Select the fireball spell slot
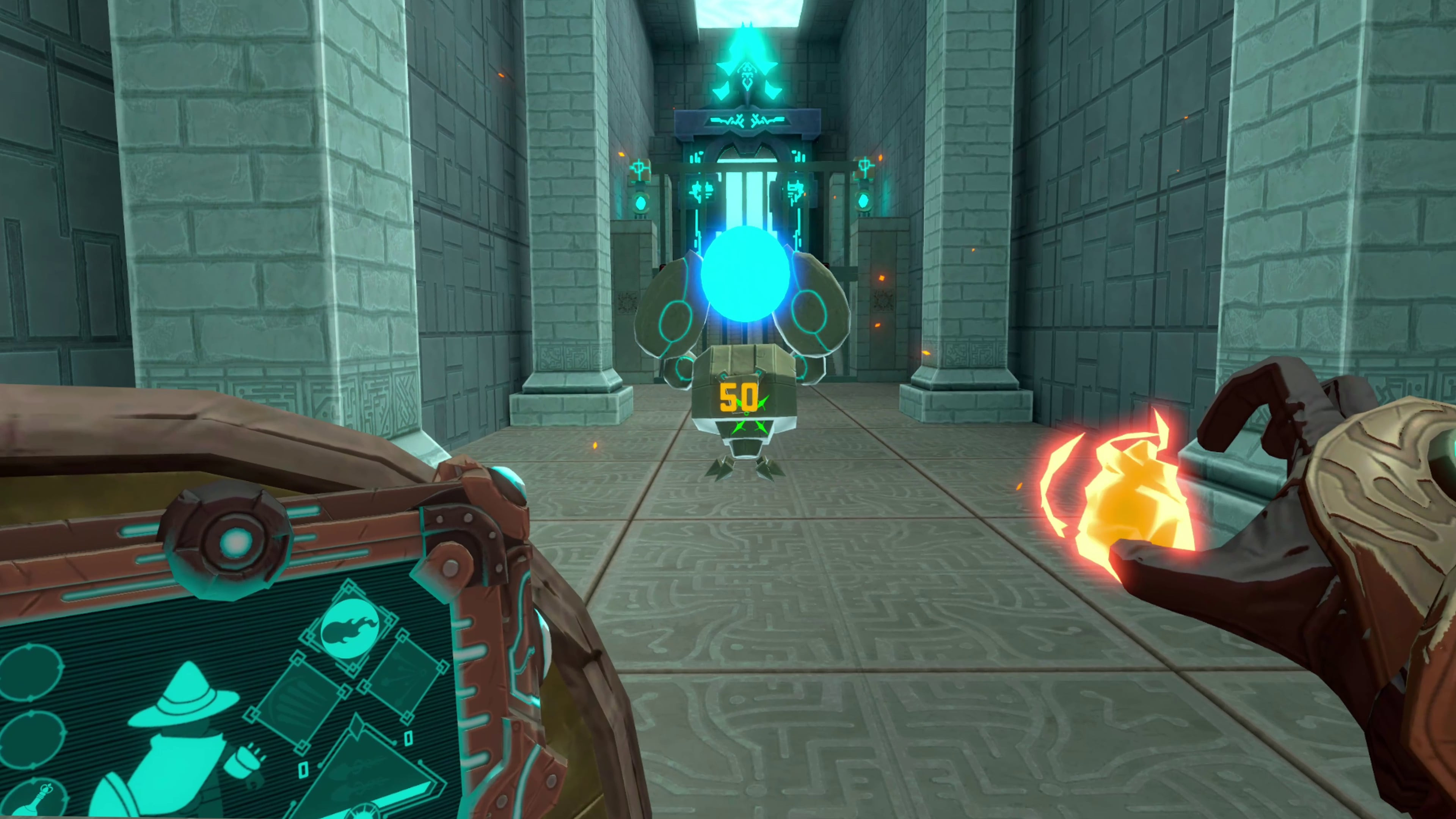This screenshot has height=819, width=1456. click(350, 629)
